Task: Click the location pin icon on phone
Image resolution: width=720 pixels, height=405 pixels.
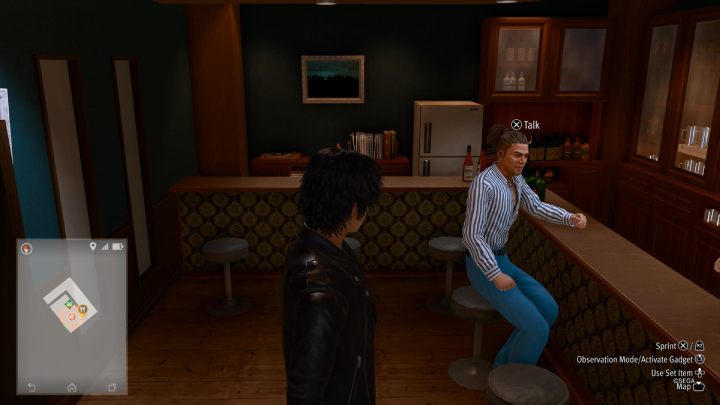Action: pyautogui.click(x=93, y=246)
